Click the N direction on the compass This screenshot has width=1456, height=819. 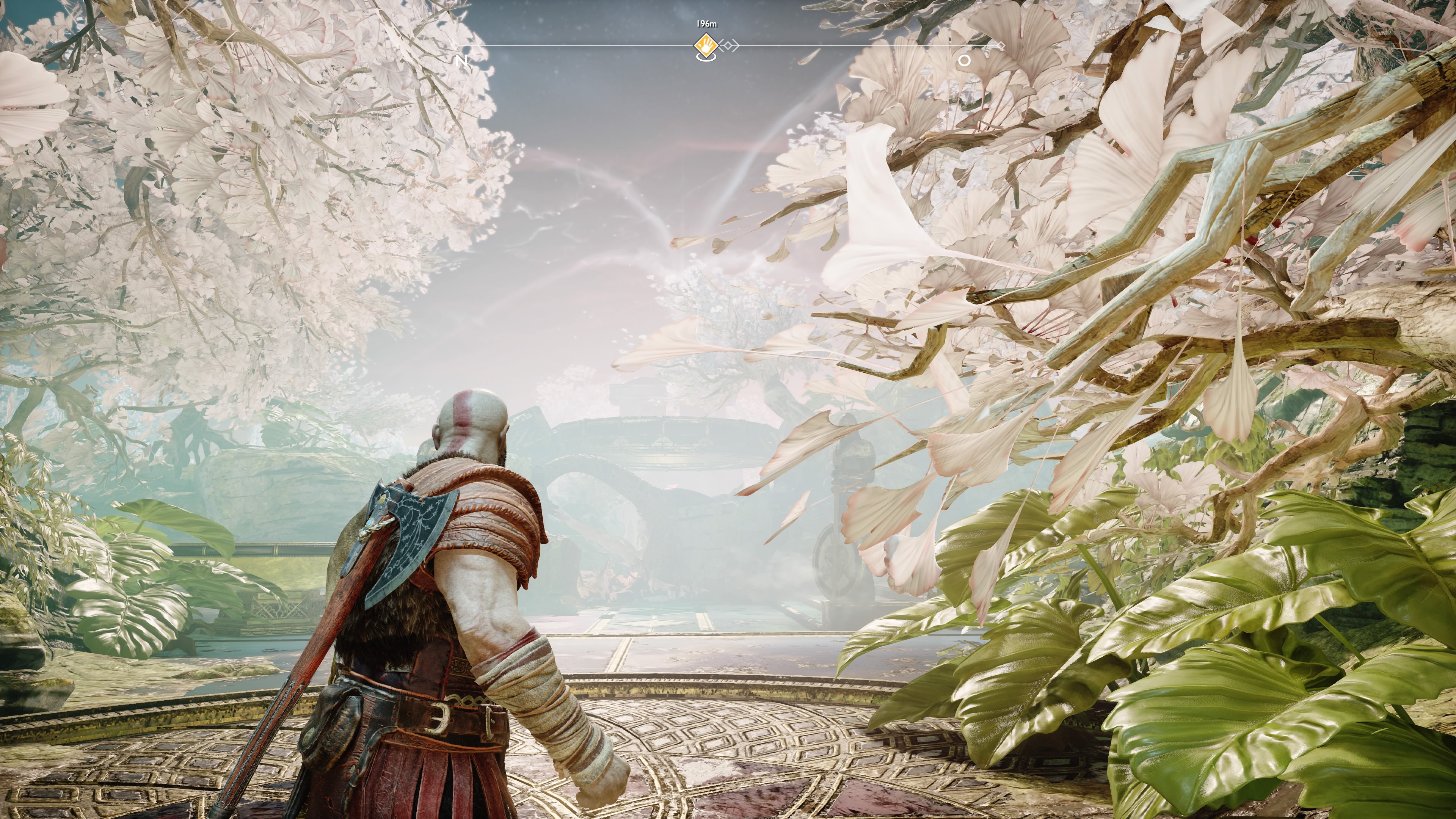462,61
